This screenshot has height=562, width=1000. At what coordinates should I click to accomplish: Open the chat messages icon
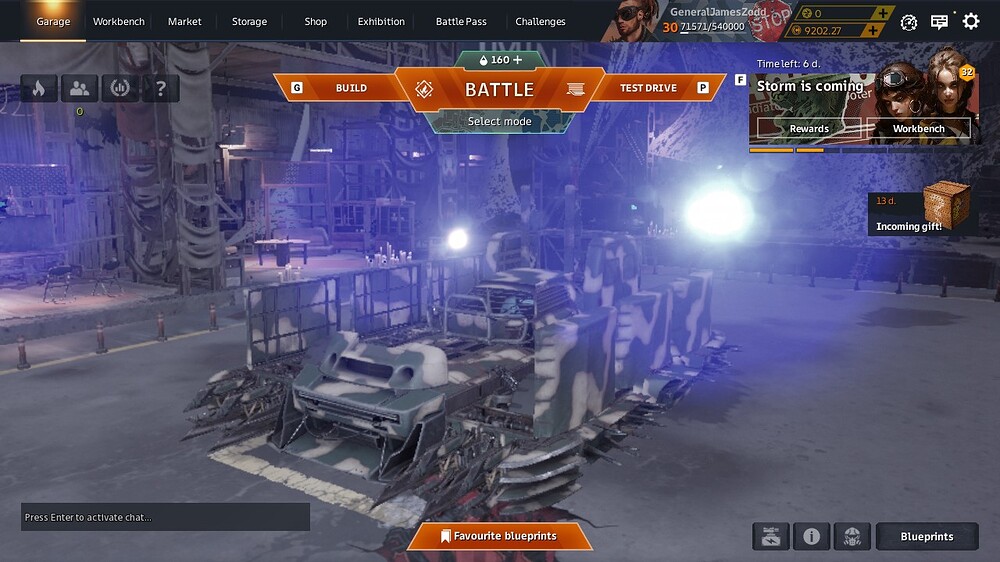click(x=939, y=22)
